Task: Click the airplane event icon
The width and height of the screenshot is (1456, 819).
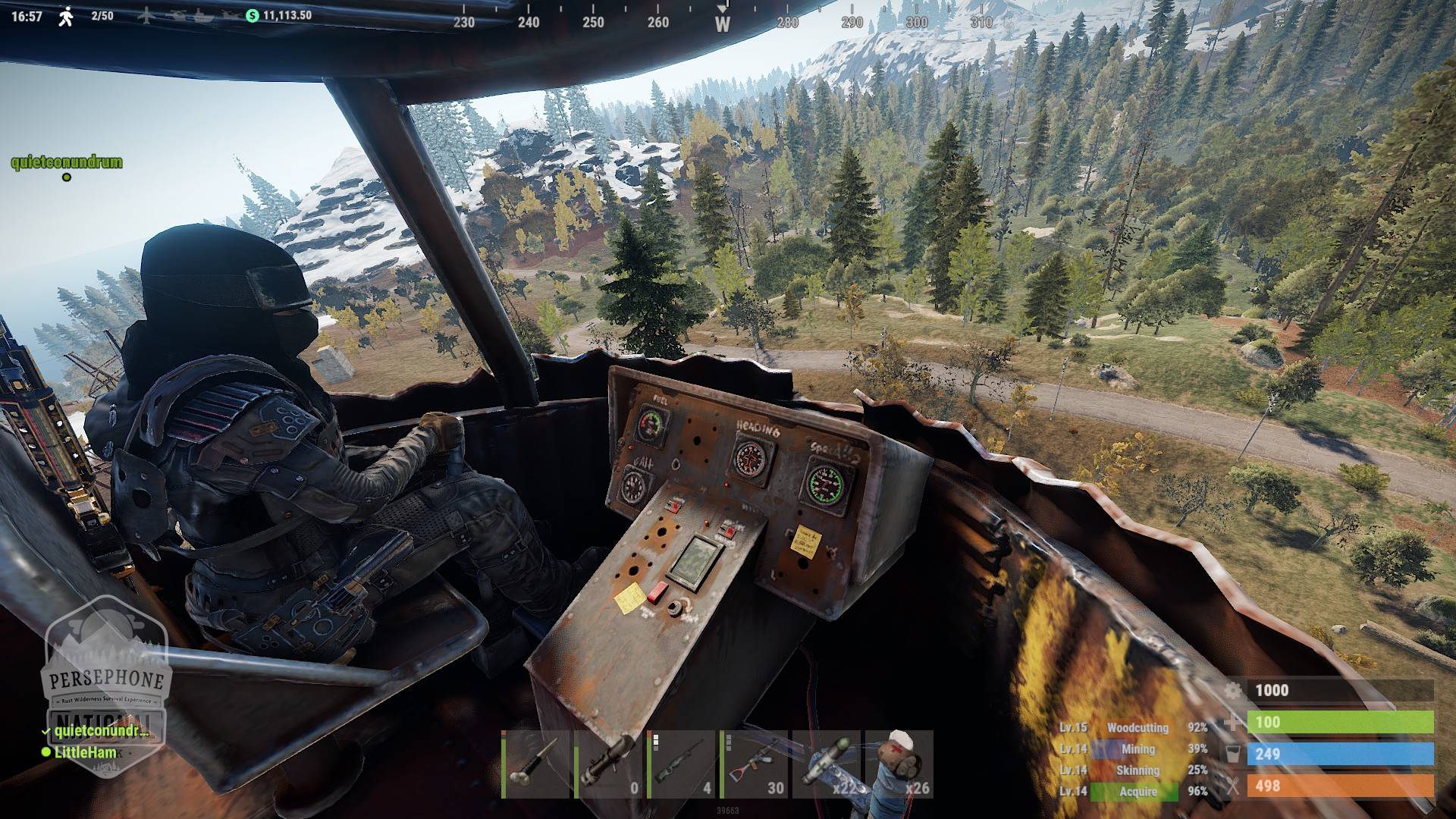Action: pyautogui.click(x=146, y=15)
